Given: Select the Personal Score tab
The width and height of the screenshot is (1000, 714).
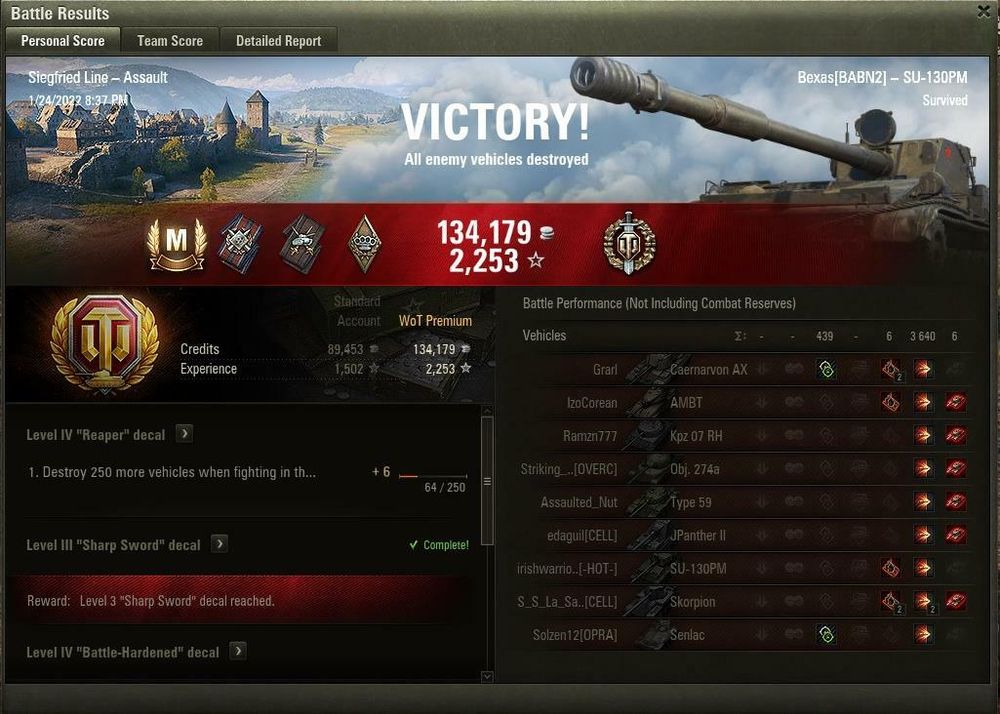Looking at the screenshot, I should click(x=63, y=41).
